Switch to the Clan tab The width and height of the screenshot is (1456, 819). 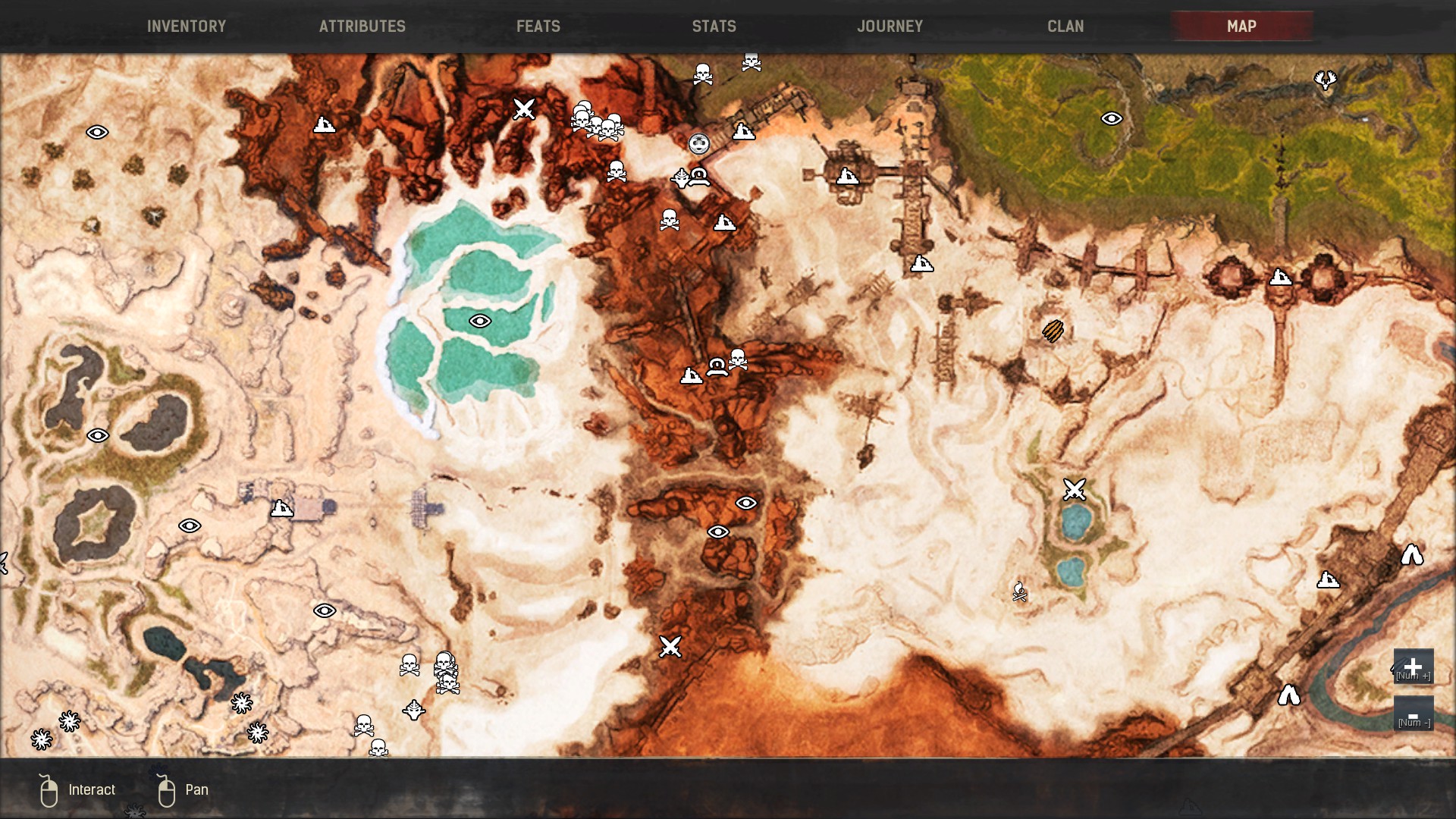(x=1065, y=27)
